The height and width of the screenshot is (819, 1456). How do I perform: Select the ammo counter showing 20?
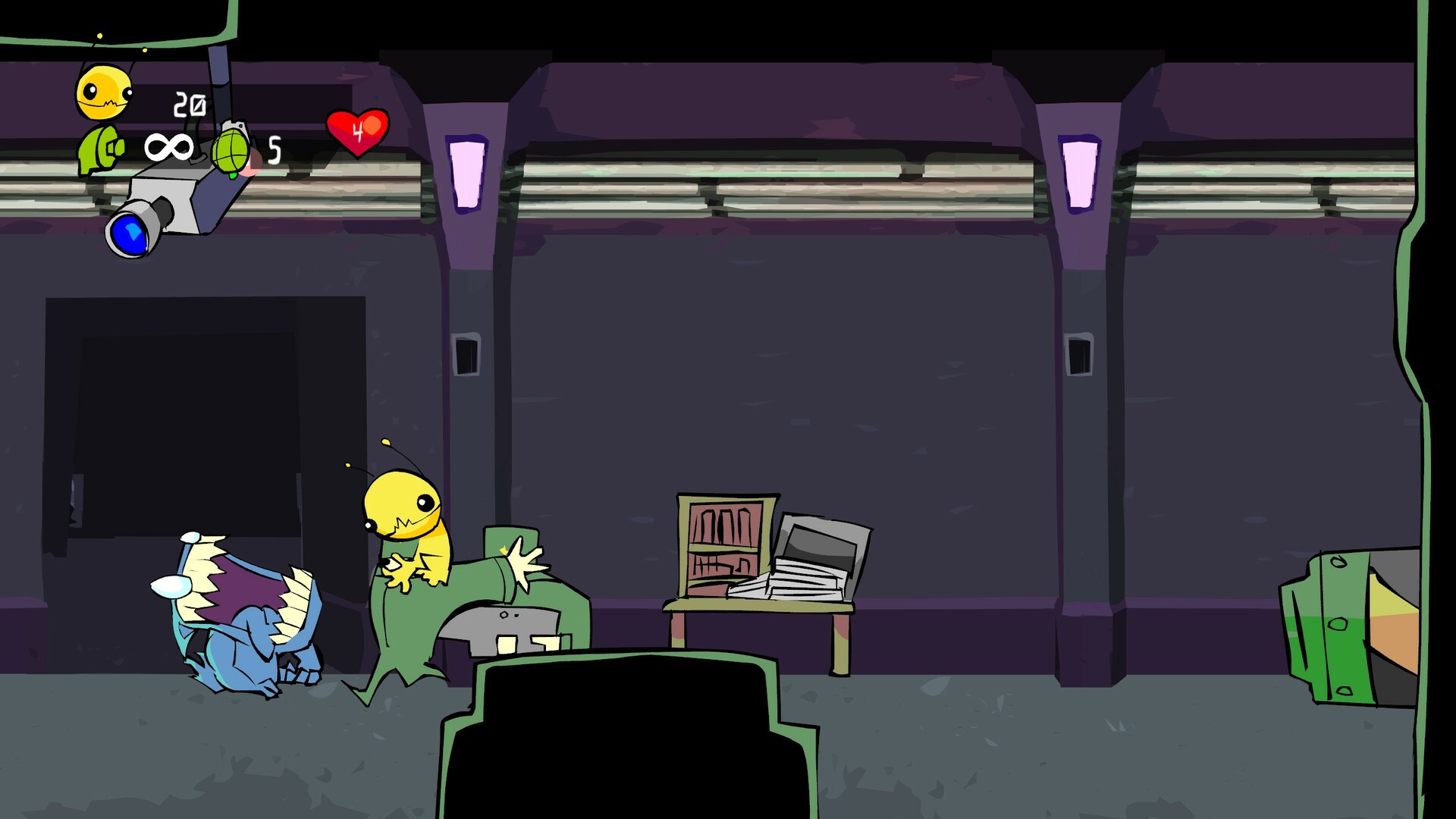[190, 102]
